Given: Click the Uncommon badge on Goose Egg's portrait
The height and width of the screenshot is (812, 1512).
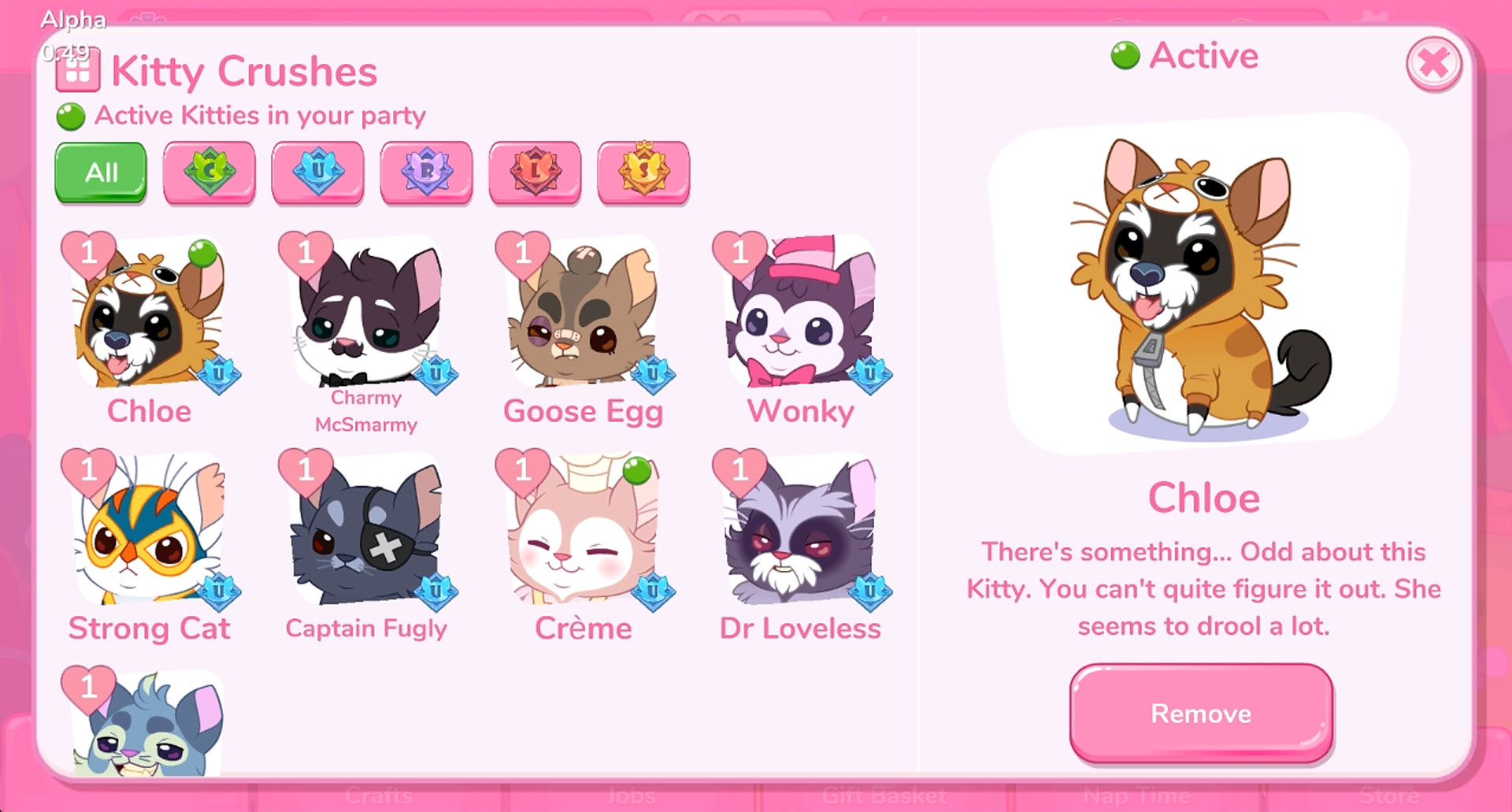Looking at the screenshot, I should point(654,374).
